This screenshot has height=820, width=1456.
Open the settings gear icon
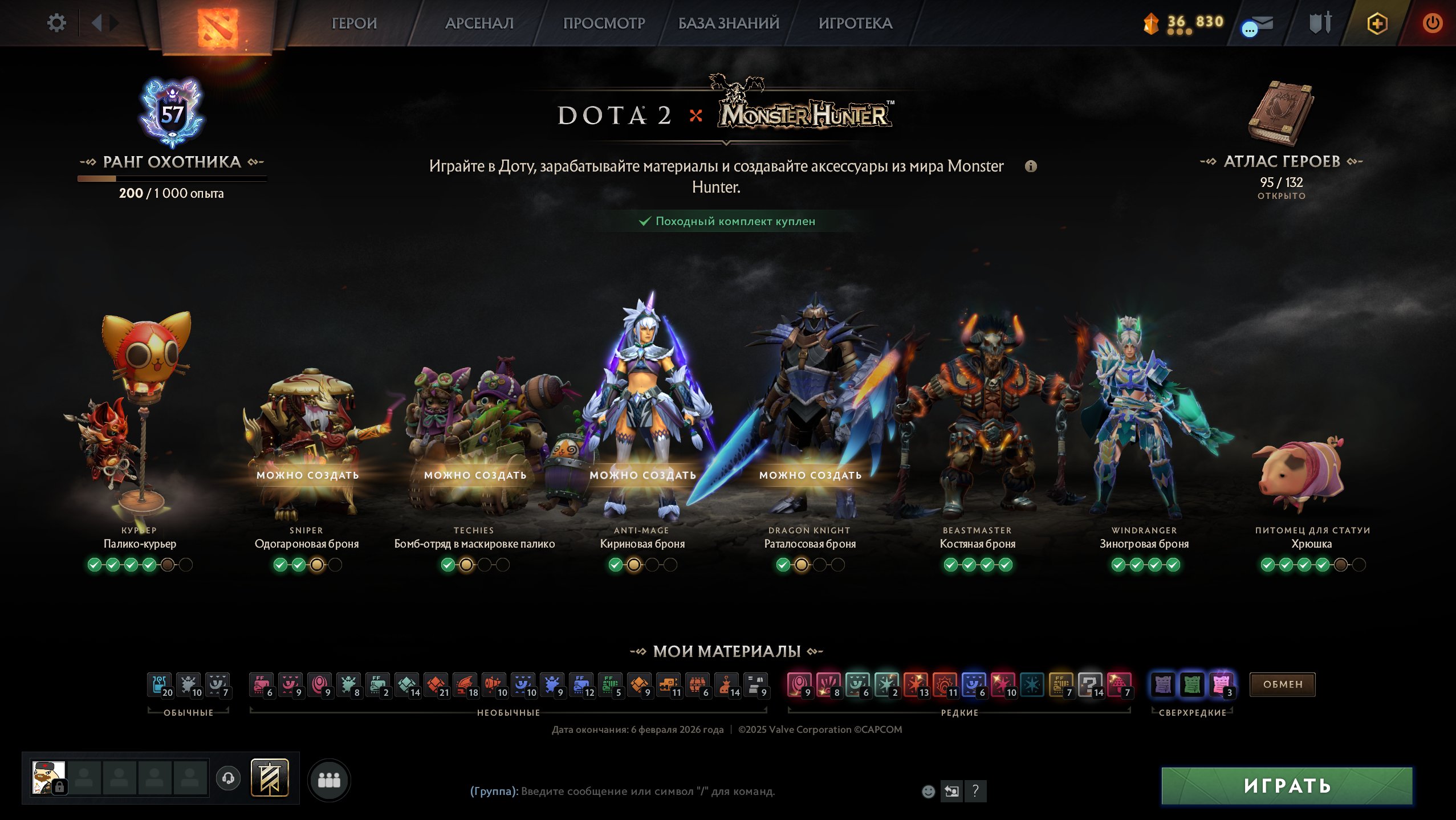pyautogui.click(x=56, y=23)
